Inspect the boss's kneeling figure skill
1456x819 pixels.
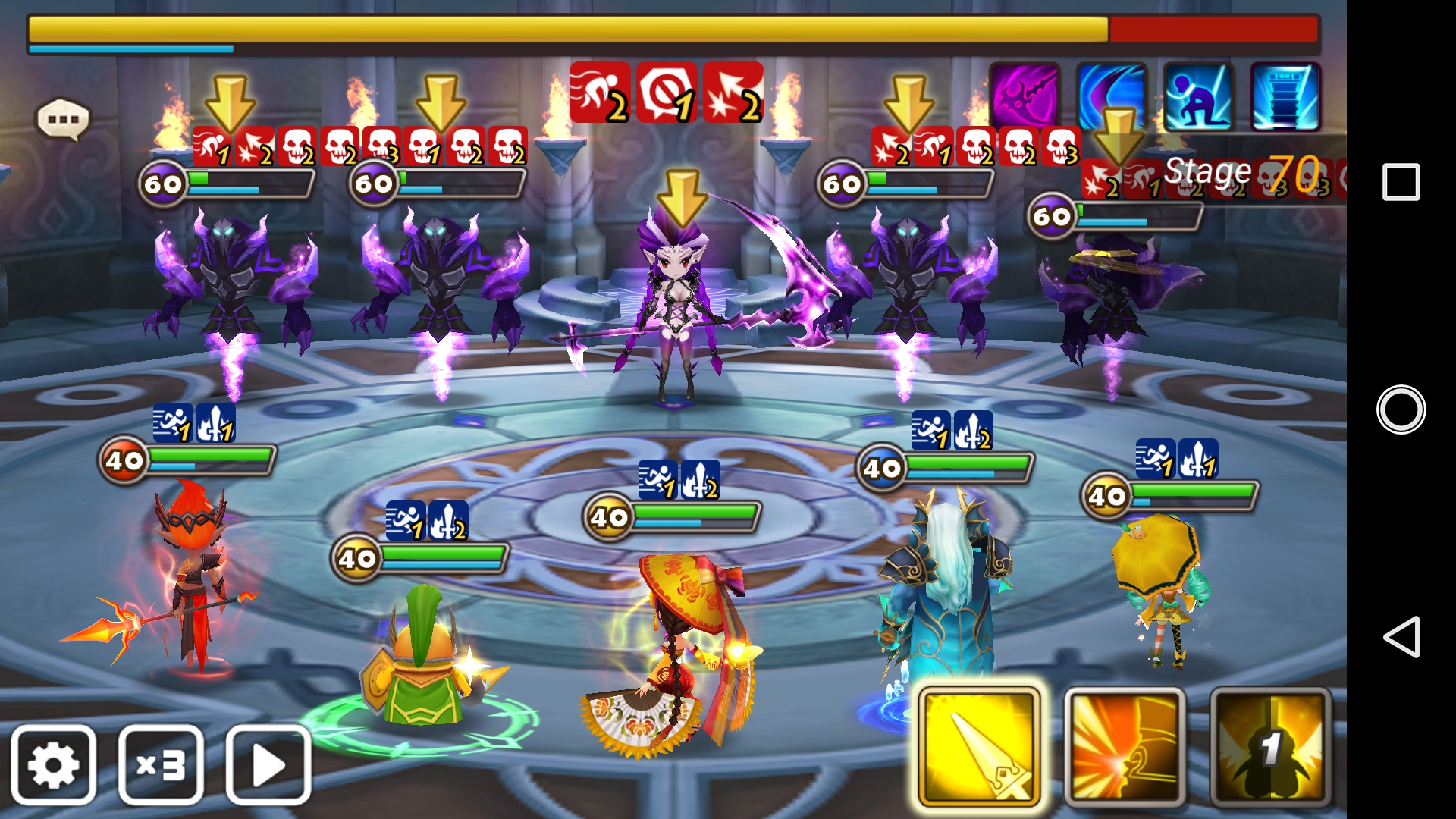pos(1198,97)
